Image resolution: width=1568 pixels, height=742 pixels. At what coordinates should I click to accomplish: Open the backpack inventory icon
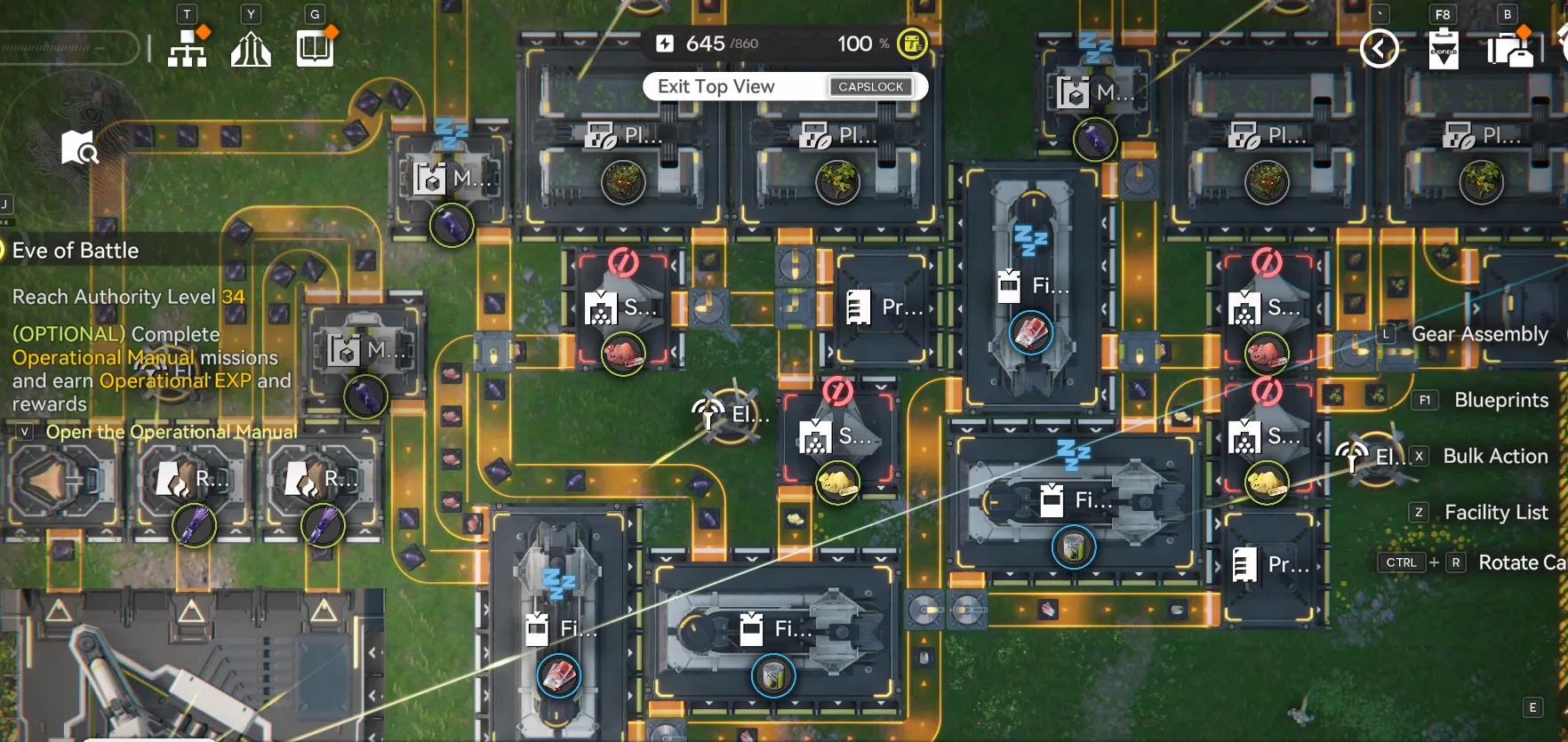(1509, 50)
